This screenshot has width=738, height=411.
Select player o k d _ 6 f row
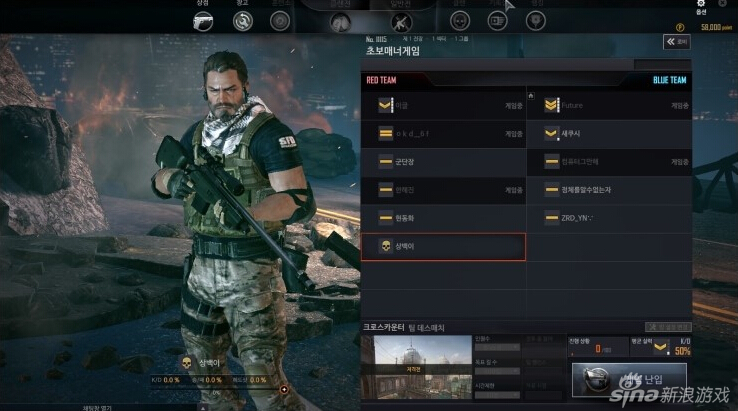(x=443, y=133)
